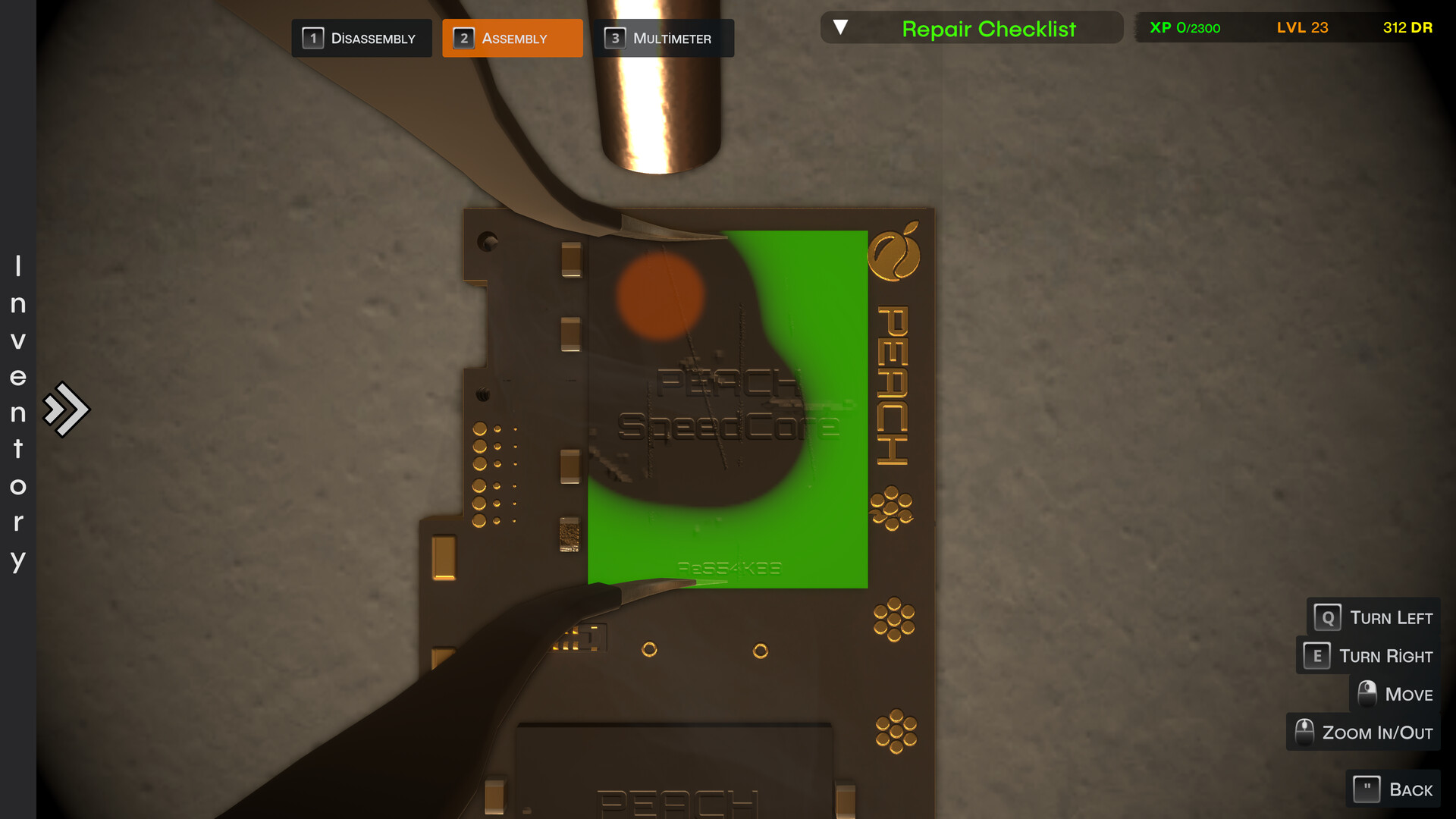Click the mouse icon next to Move
Viewport: 1456px width, 819px height.
[x=1367, y=692]
